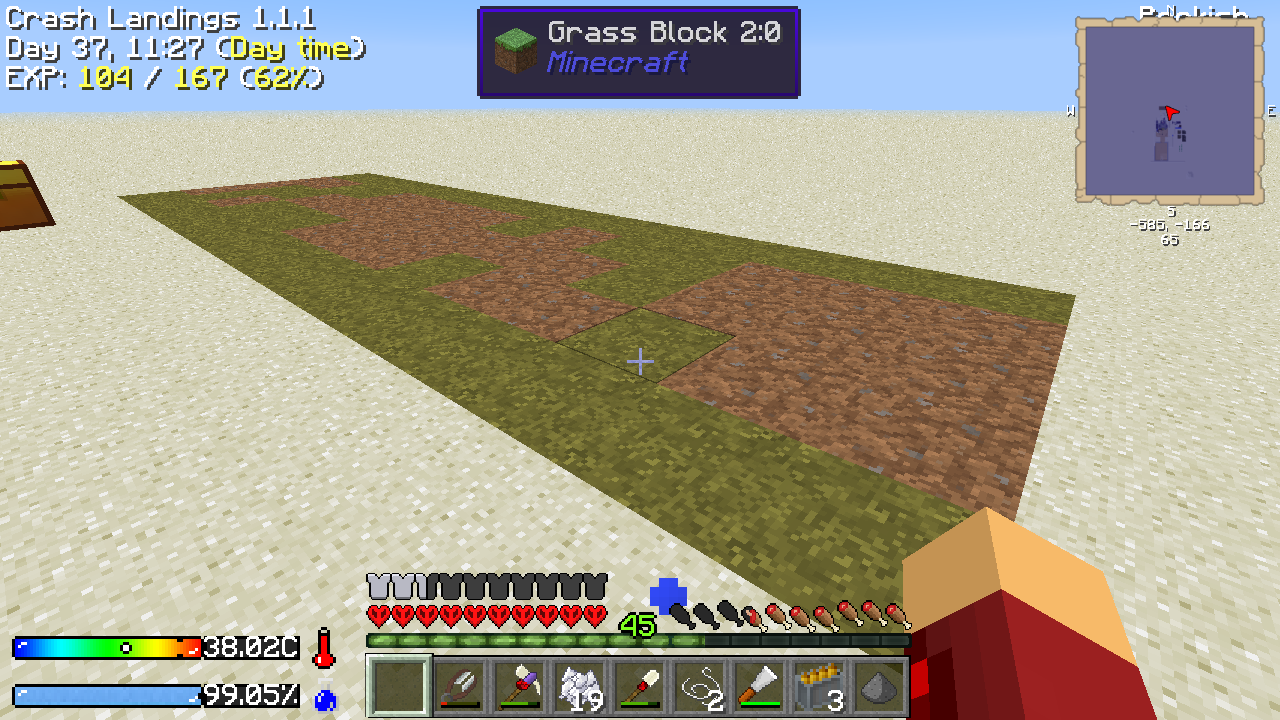Screen dimensions: 1280x720
Task: Pick the string stack of 2
Action: (700, 687)
